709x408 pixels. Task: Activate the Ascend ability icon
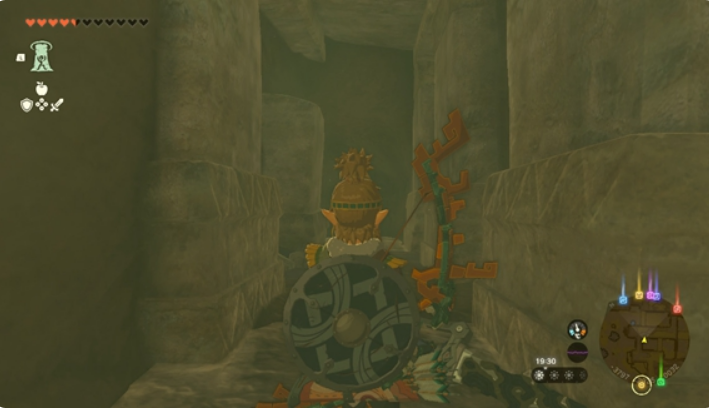(x=41, y=57)
